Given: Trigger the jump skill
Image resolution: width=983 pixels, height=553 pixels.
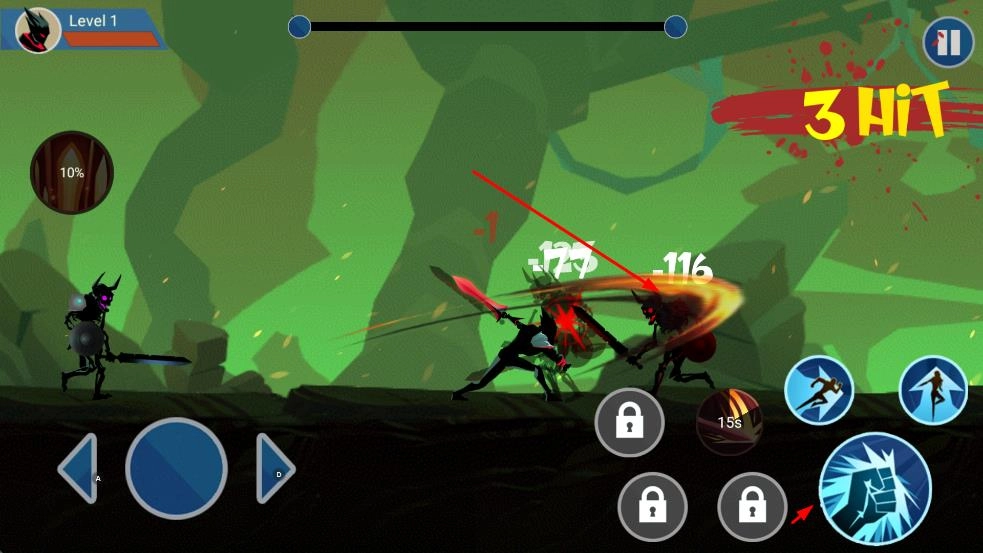Looking at the screenshot, I should click(933, 390).
